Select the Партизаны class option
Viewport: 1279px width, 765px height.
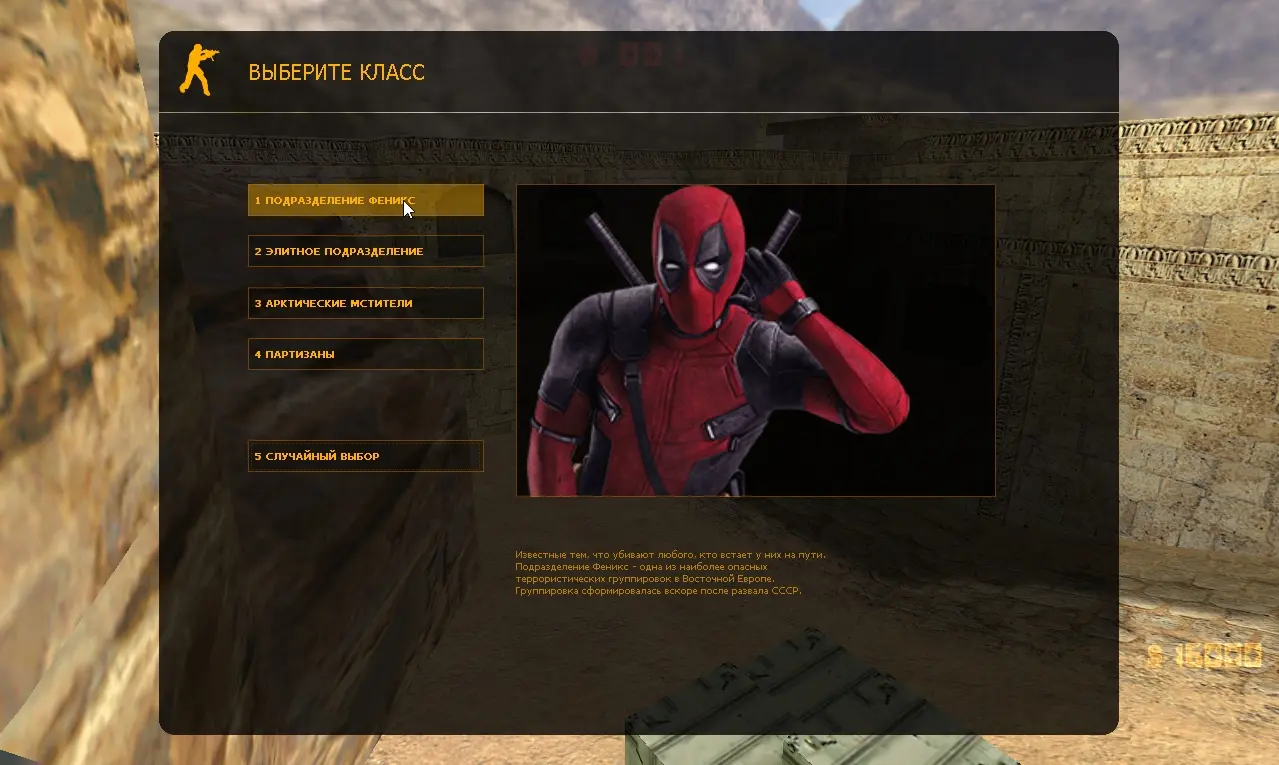(365, 354)
